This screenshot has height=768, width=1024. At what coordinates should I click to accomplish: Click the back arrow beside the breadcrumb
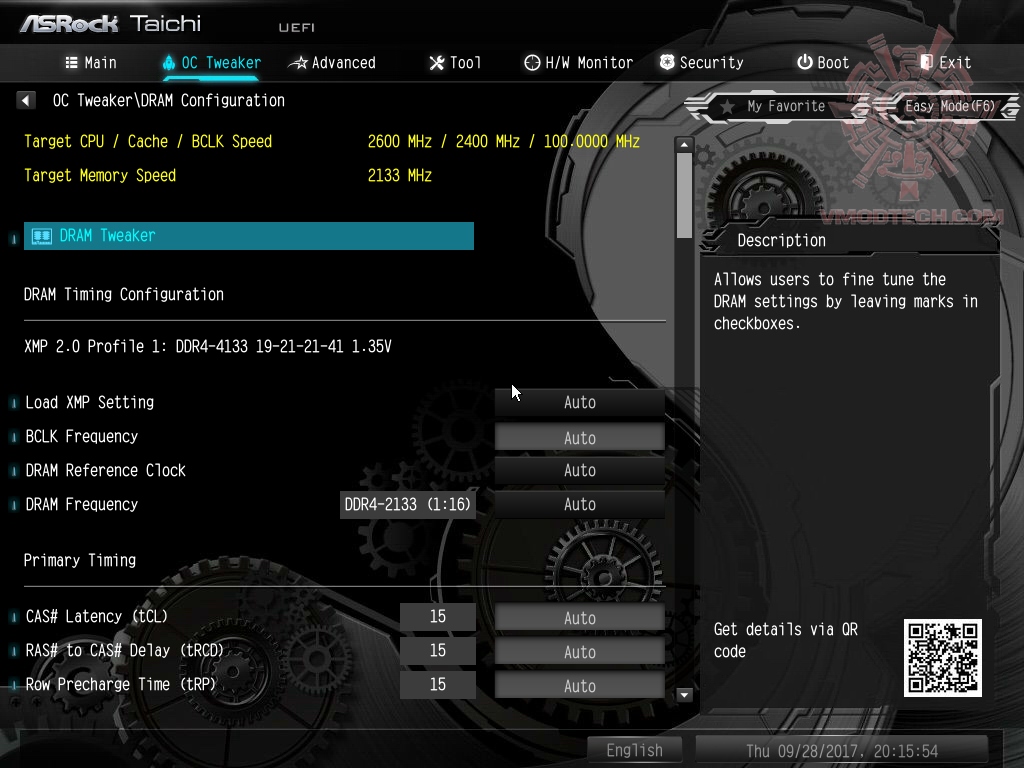click(x=26, y=100)
